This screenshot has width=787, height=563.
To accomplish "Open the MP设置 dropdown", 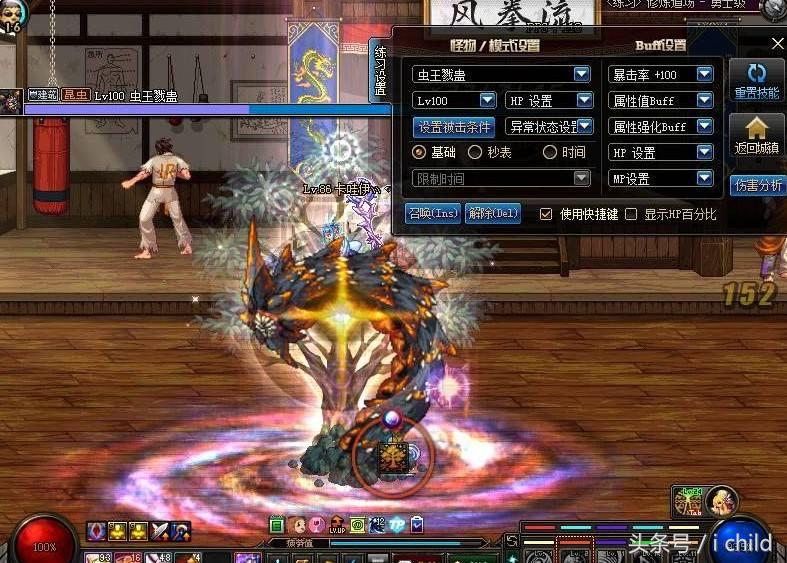I will point(704,179).
